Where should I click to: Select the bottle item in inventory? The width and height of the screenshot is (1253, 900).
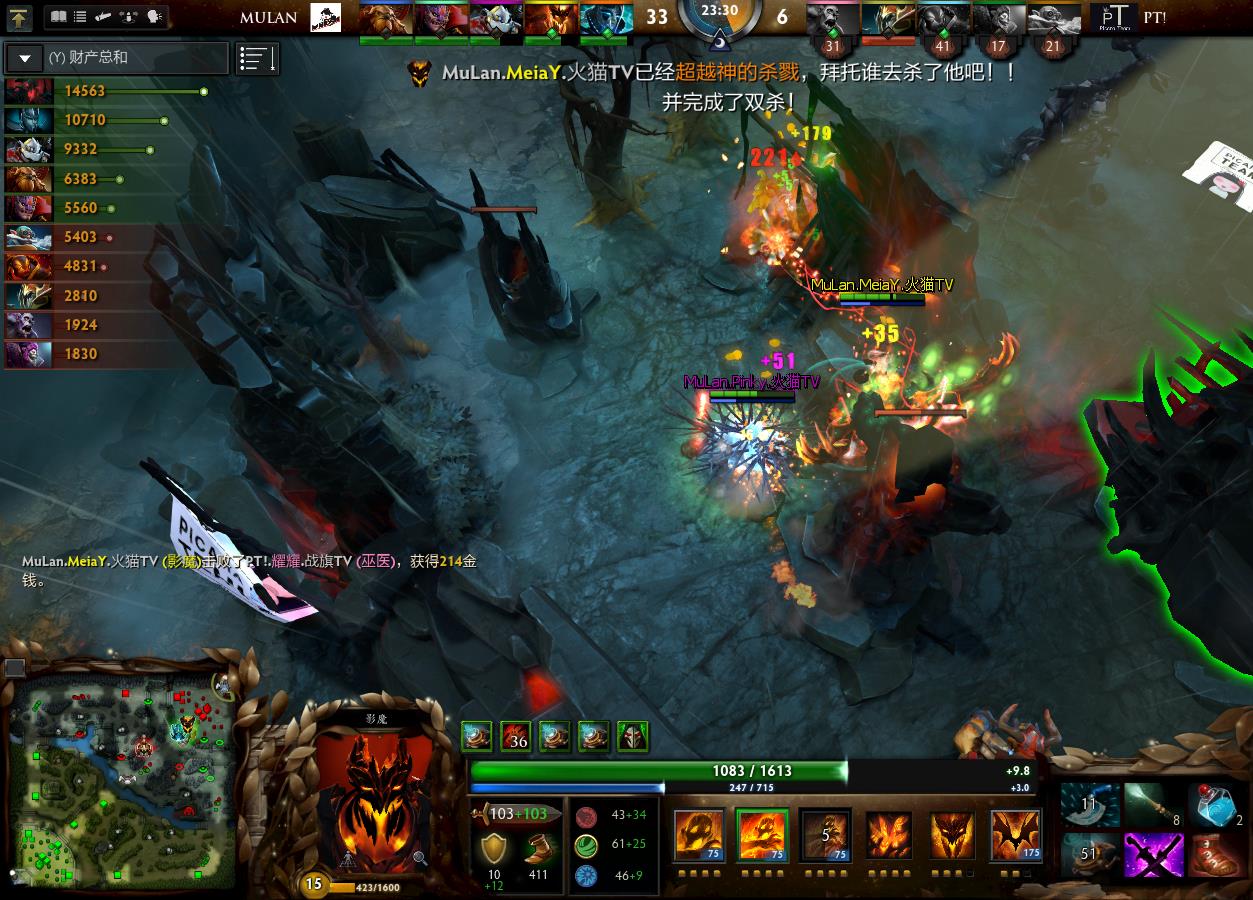tap(1215, 806)
